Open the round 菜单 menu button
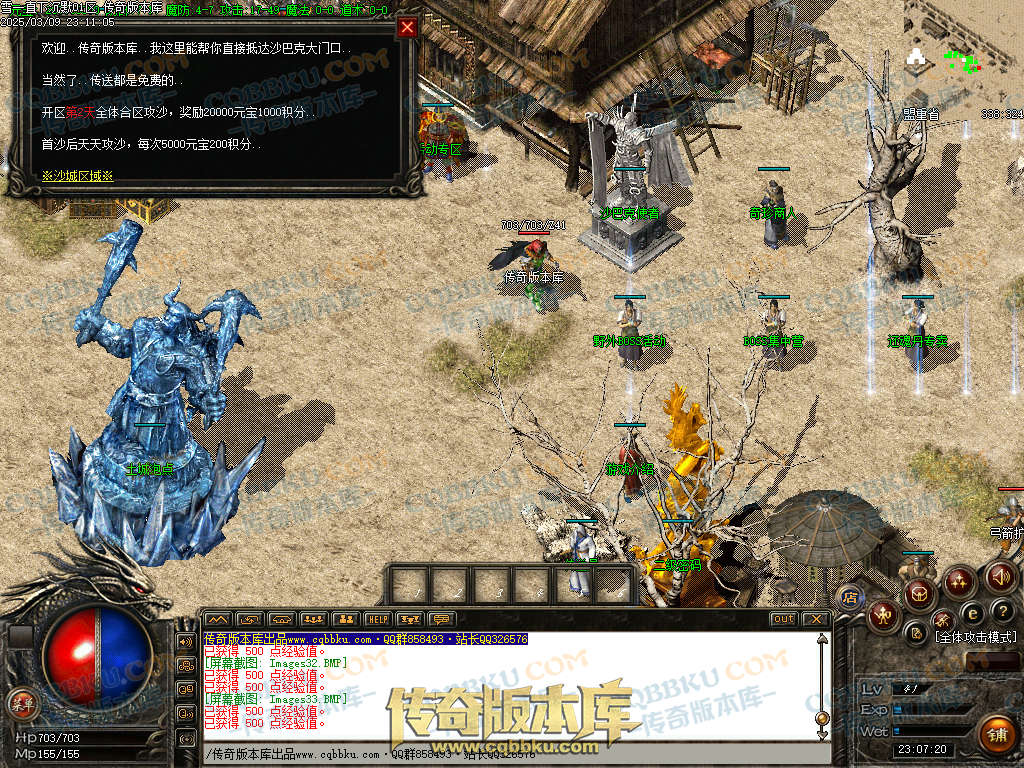 pyautogui.click(x=22, y=704)
